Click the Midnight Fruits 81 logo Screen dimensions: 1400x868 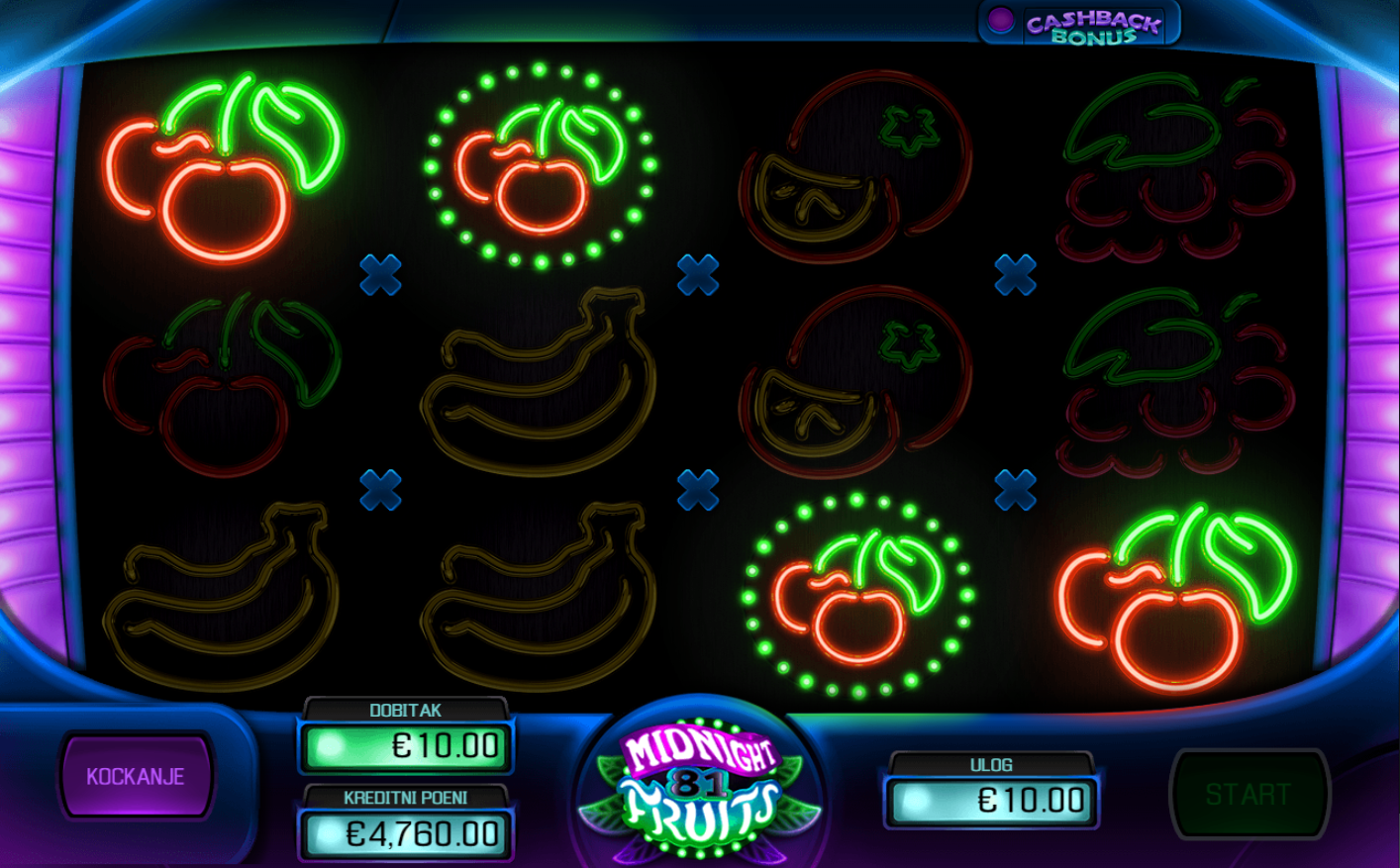[700, 782]
